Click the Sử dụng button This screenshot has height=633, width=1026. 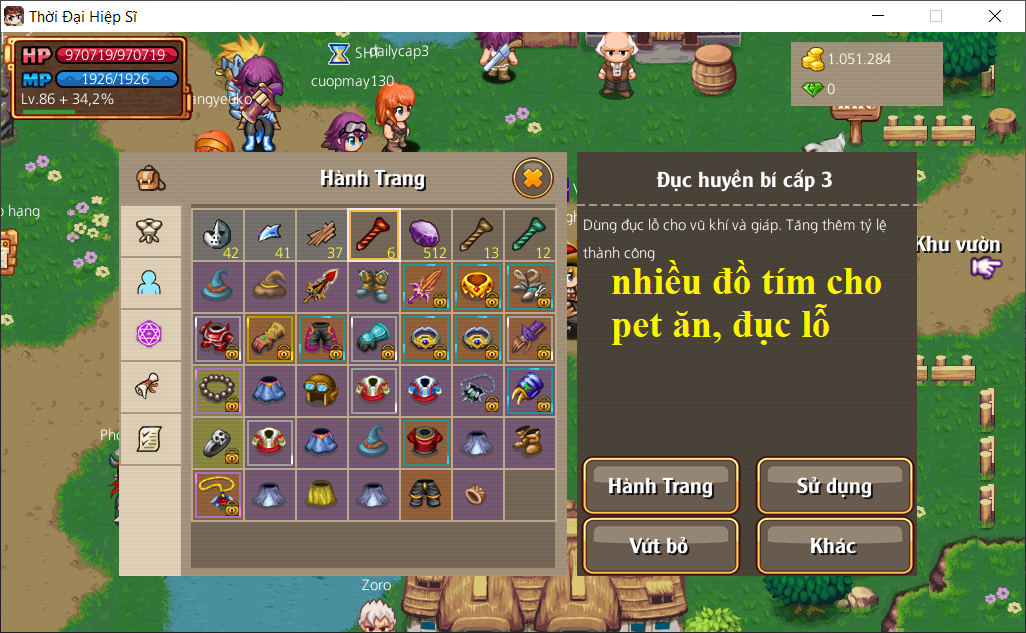point(834,487)
